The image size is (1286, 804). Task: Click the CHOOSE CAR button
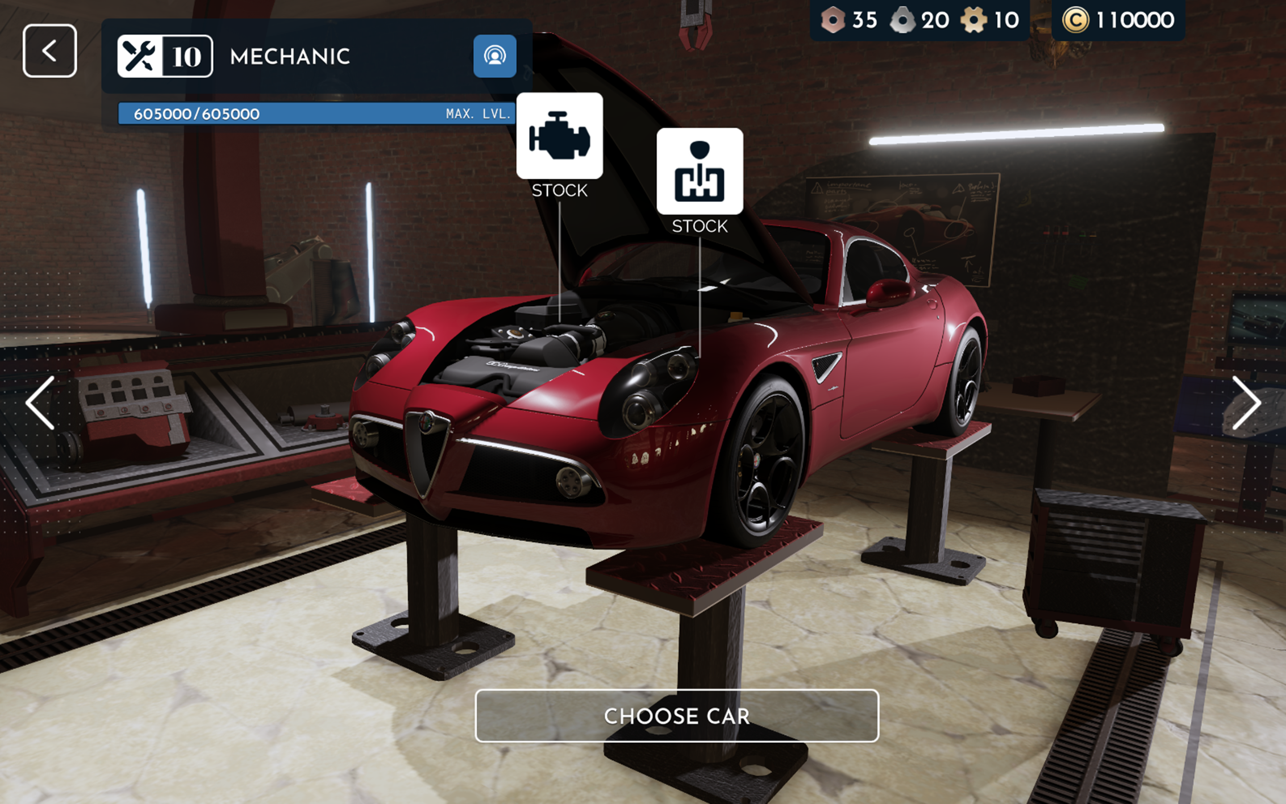[x=677, y=716]
